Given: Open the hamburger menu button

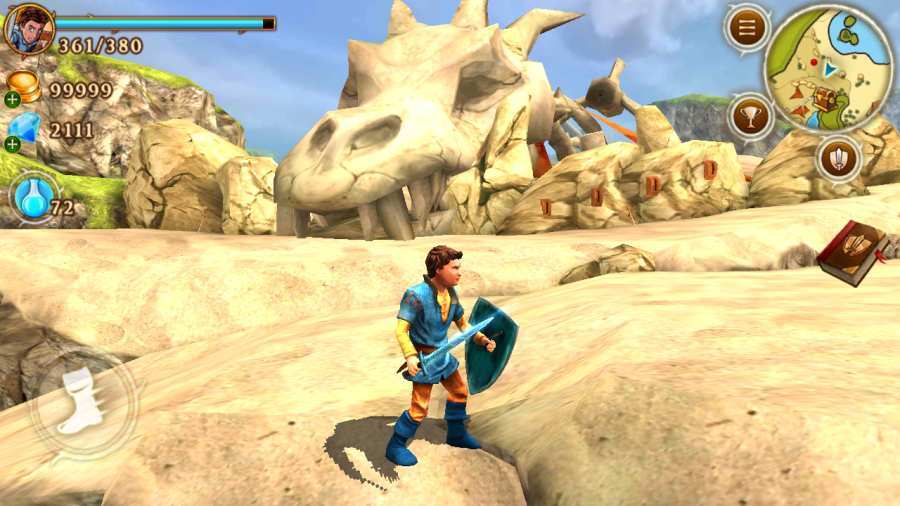Looking at the screenshot, I should coord(747,28).
